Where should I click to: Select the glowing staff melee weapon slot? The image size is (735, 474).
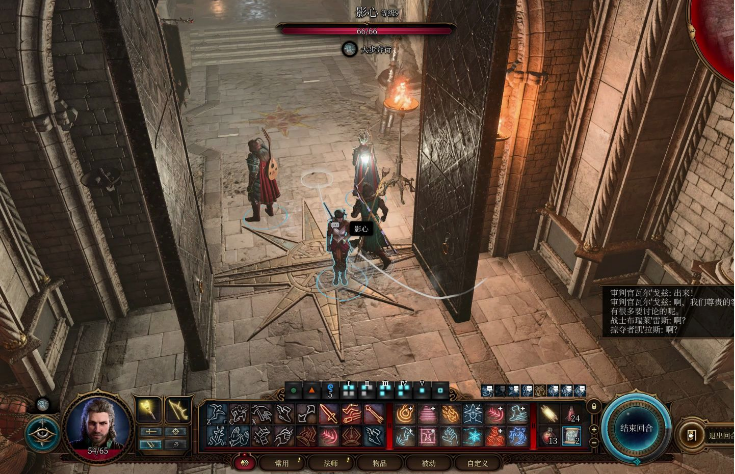[x=150, y=409]
